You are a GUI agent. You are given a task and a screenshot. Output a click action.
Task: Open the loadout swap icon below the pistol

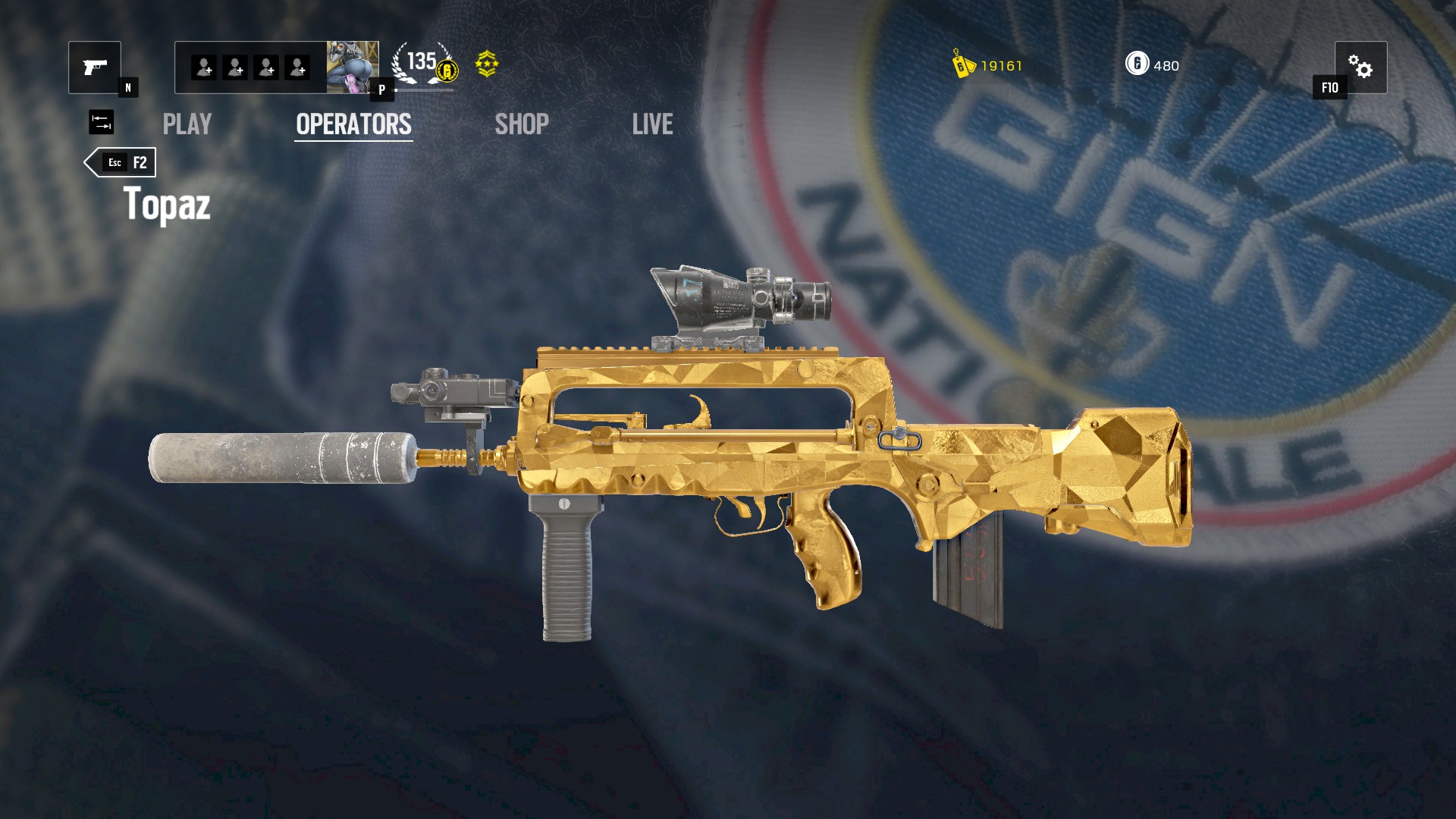pyautogui.click(x=102, y=123)
